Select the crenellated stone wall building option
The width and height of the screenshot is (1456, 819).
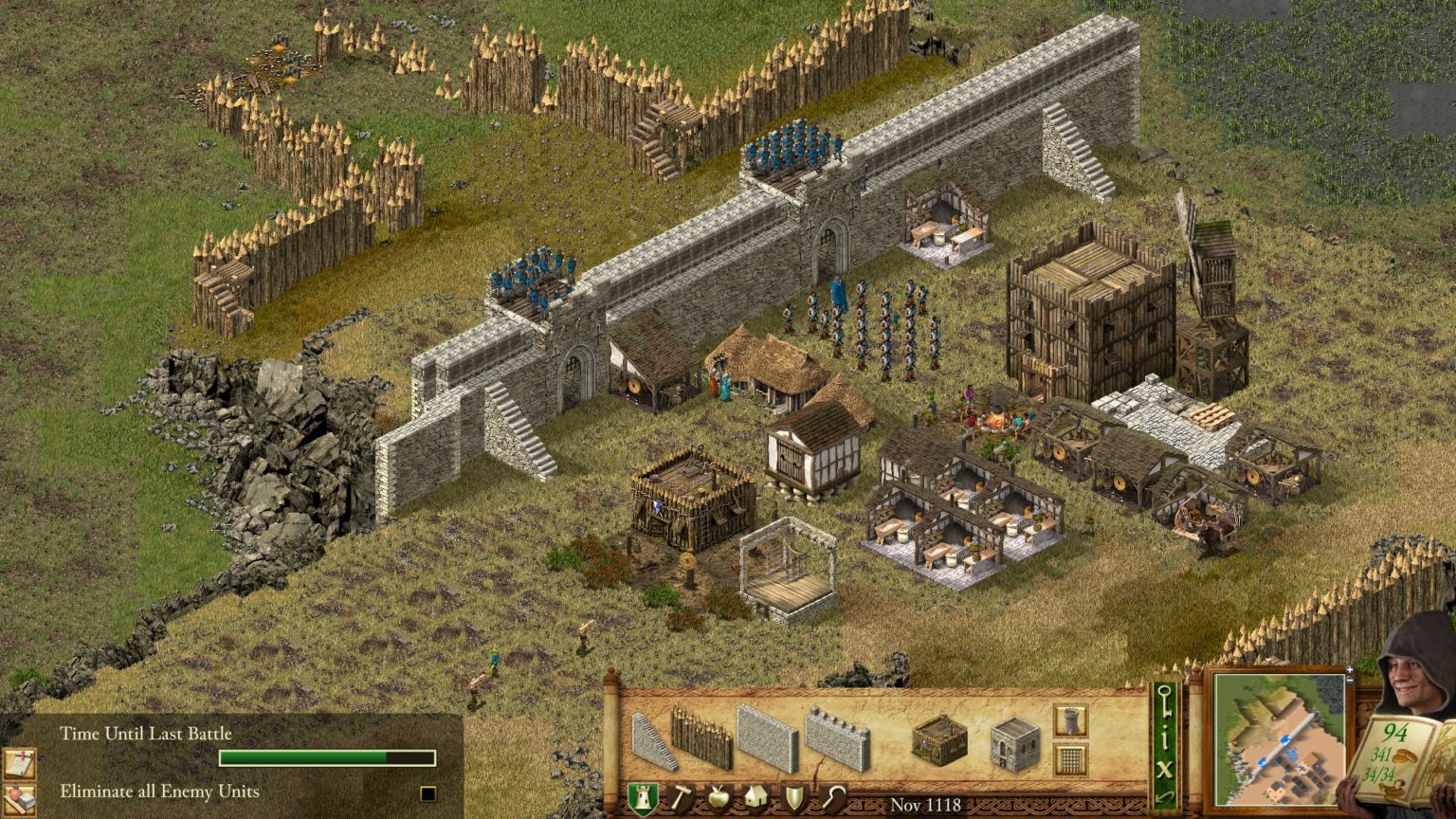click(836, 741)
